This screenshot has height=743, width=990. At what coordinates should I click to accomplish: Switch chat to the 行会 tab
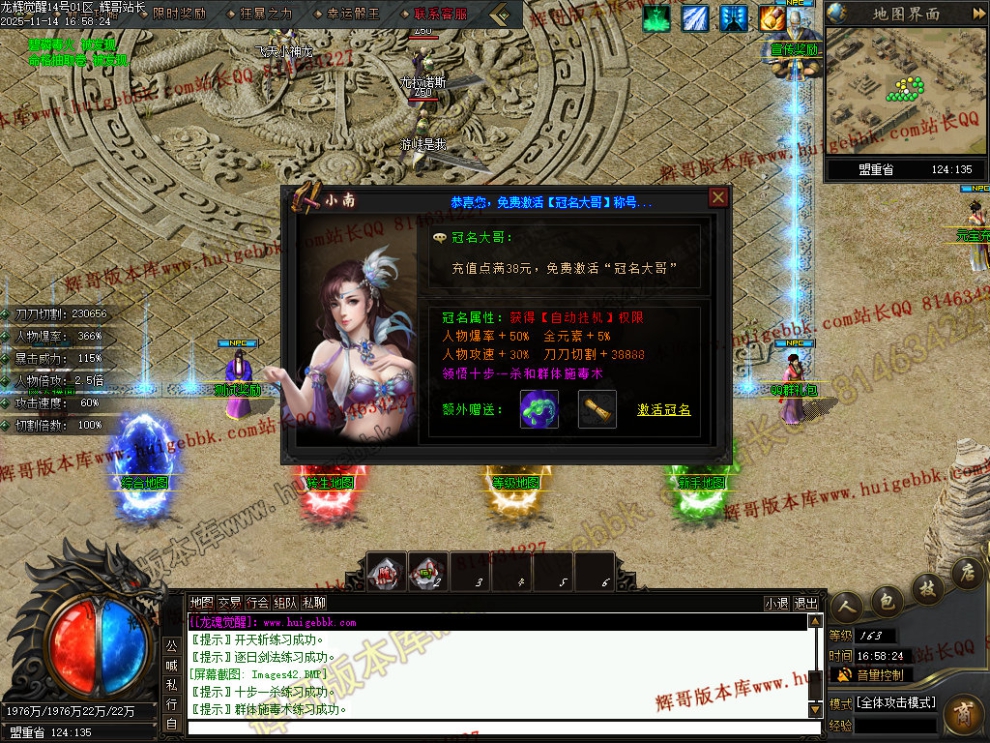coord(258,603)
